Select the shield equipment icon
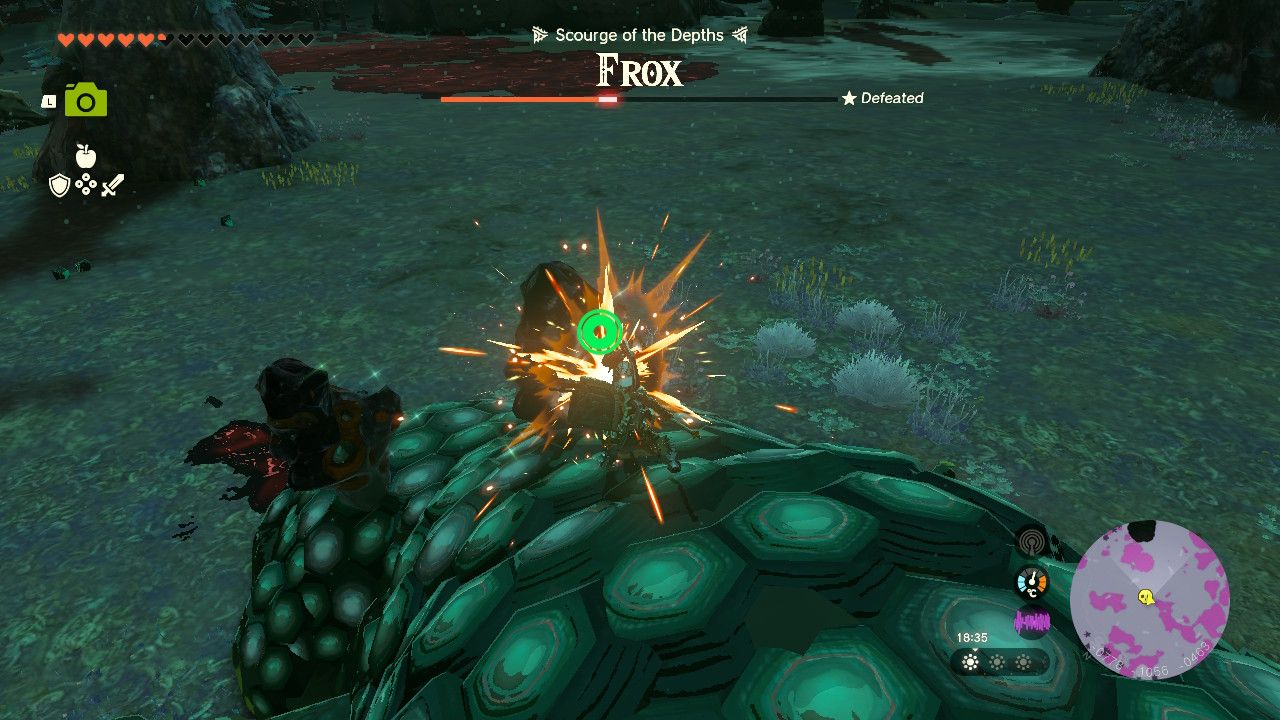The height and width of the screenshot is (720, 1280). pos(60,185)
